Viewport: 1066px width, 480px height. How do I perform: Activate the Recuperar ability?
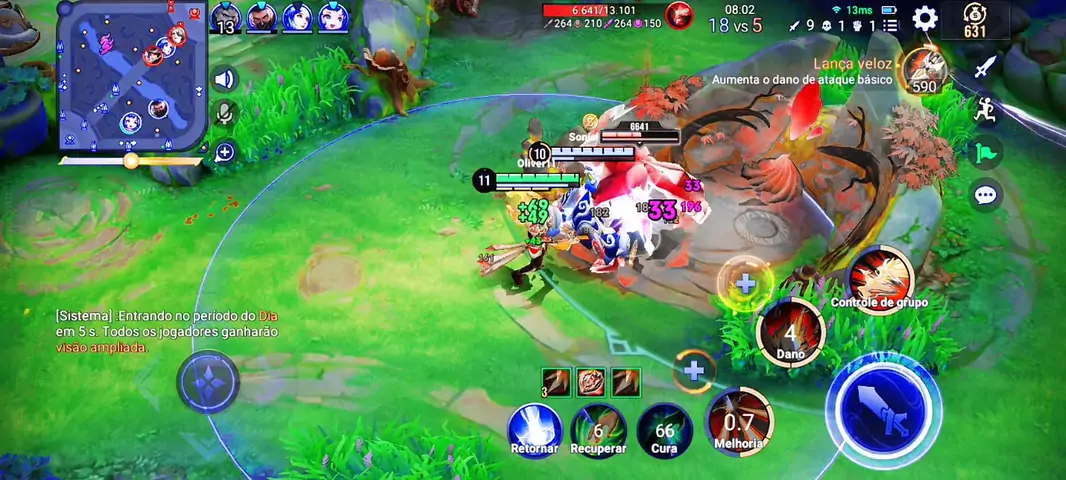(598, 430)
